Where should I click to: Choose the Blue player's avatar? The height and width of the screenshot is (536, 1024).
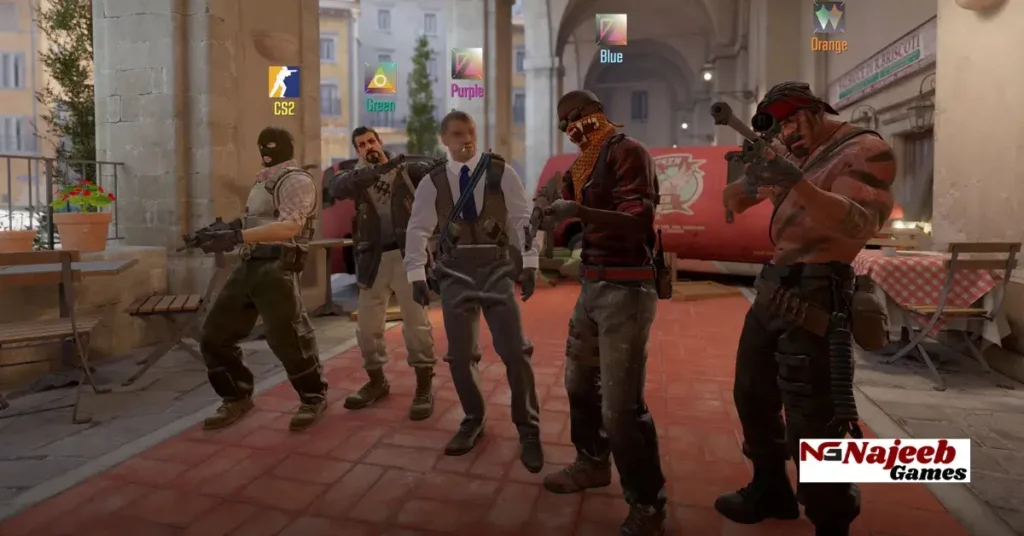pos(611,30)
